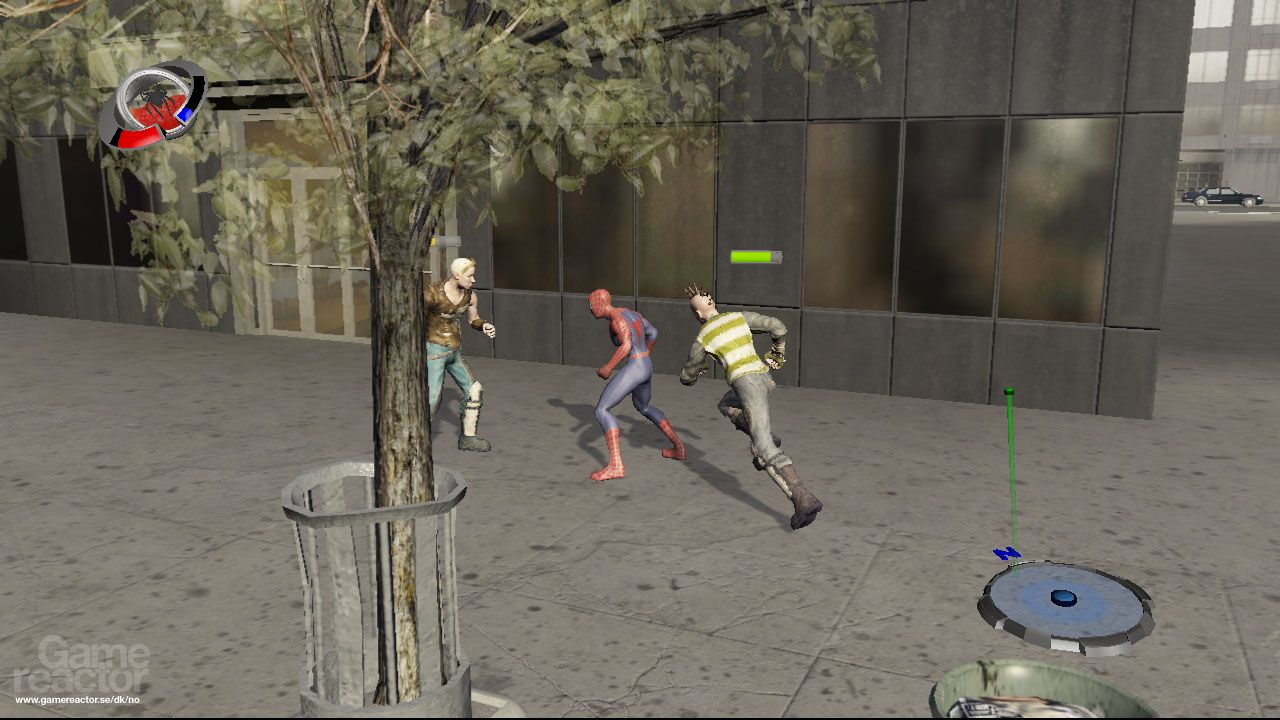Click the Gamereactor watermark logo
Screen dimensions: 1280x720
pyautogui.click(x=90, y=665)
